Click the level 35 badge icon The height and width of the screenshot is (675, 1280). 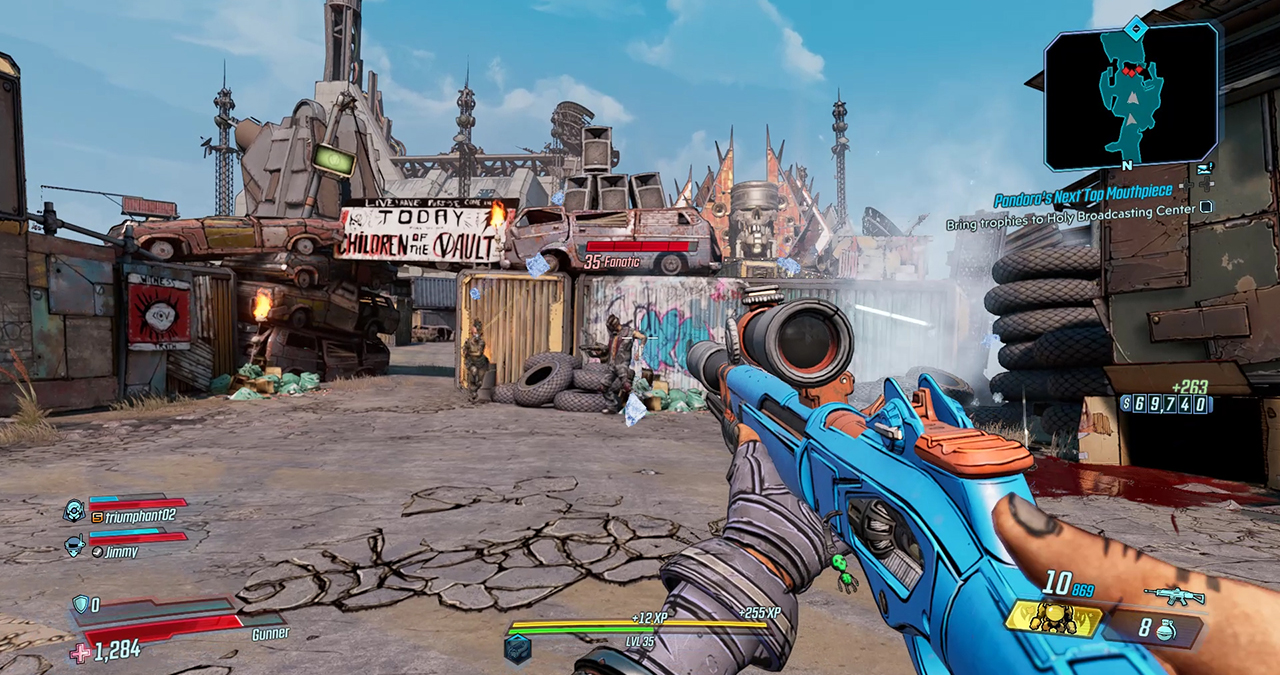pos(518,647)
